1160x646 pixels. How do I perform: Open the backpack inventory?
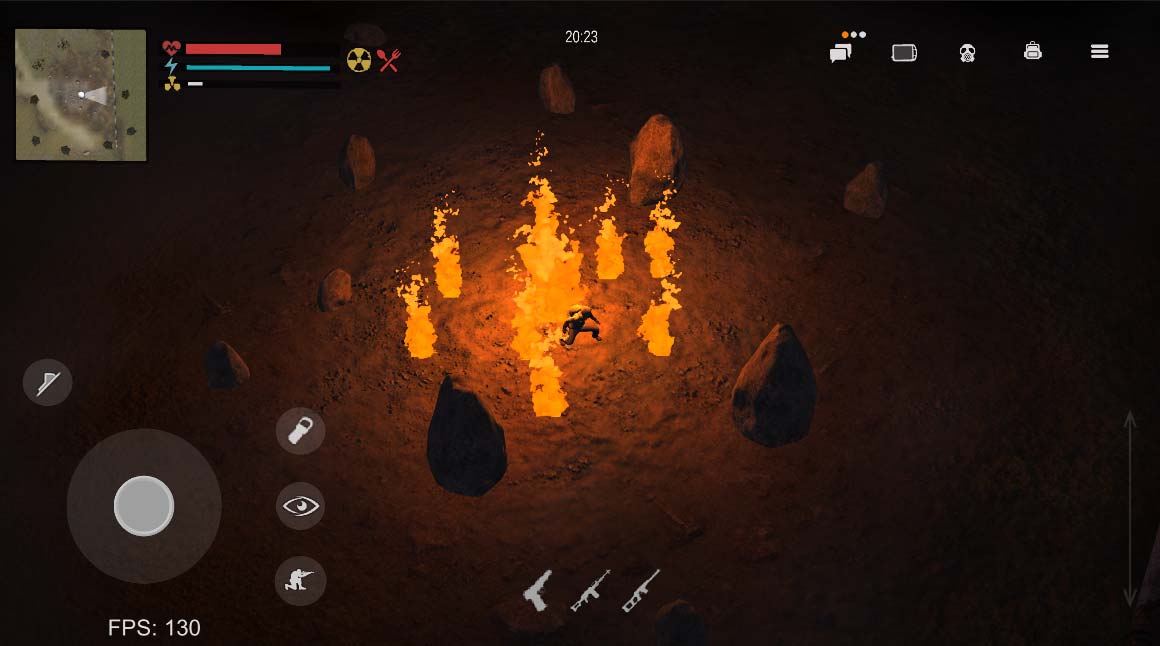pyautogui.click(x=1033, y=51)
